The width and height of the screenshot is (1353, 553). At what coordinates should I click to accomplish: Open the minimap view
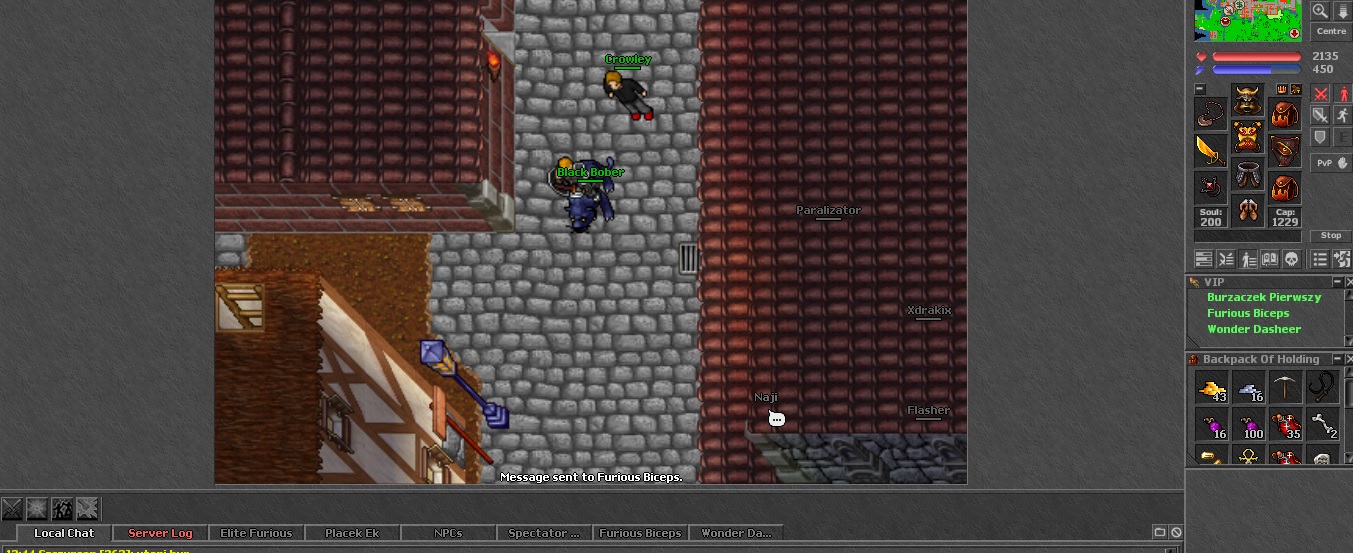pyautogui.click(x=1248, y=20)
